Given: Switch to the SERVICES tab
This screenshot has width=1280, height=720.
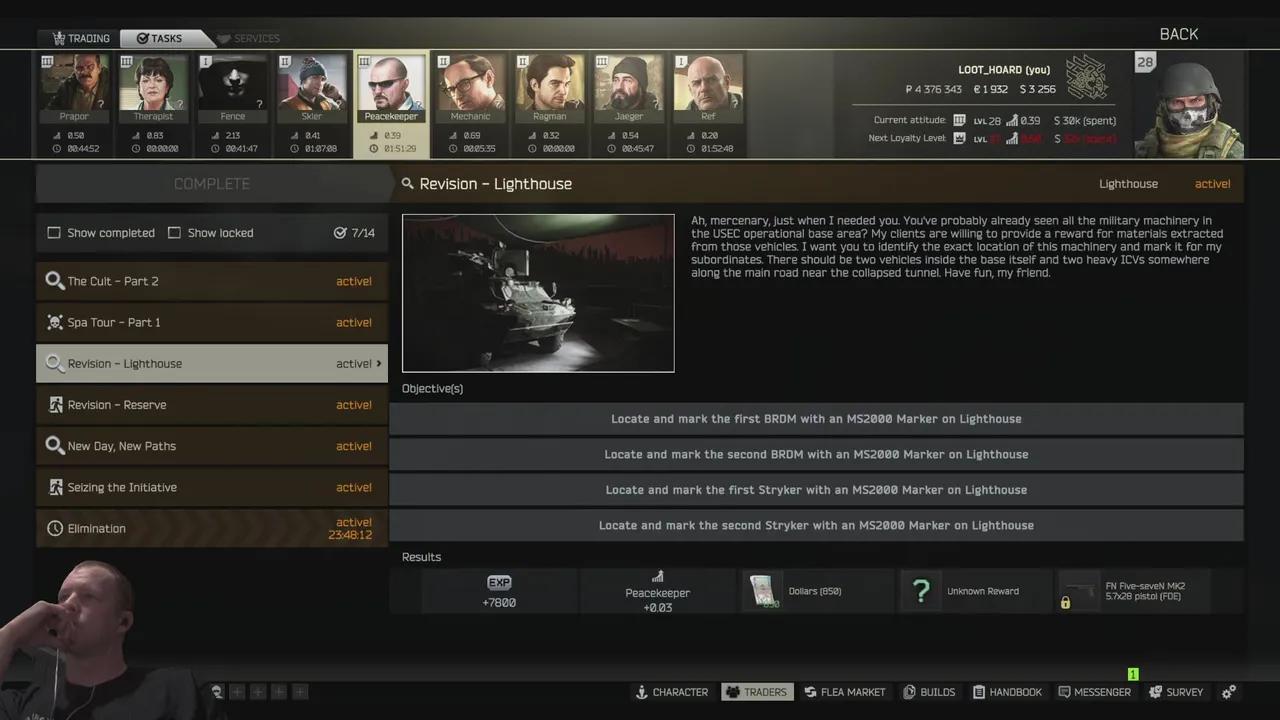Looking at the screenshot, I should point(249,38).
